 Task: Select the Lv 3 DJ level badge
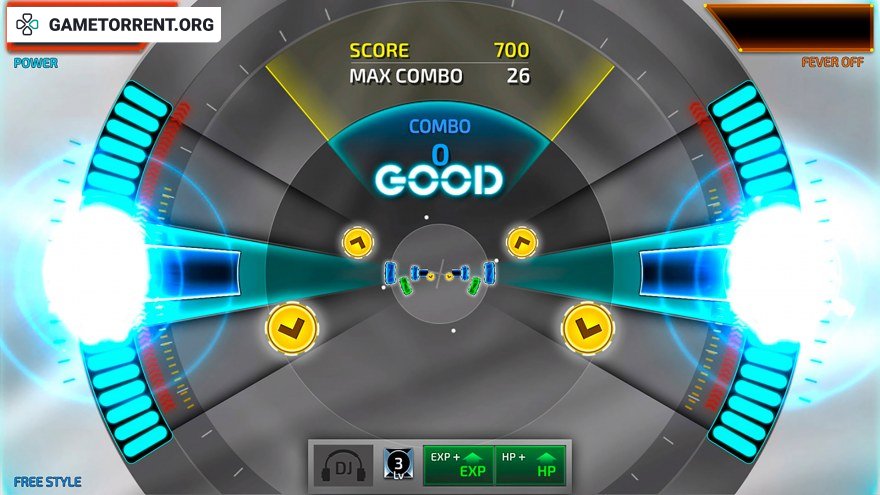398,465
